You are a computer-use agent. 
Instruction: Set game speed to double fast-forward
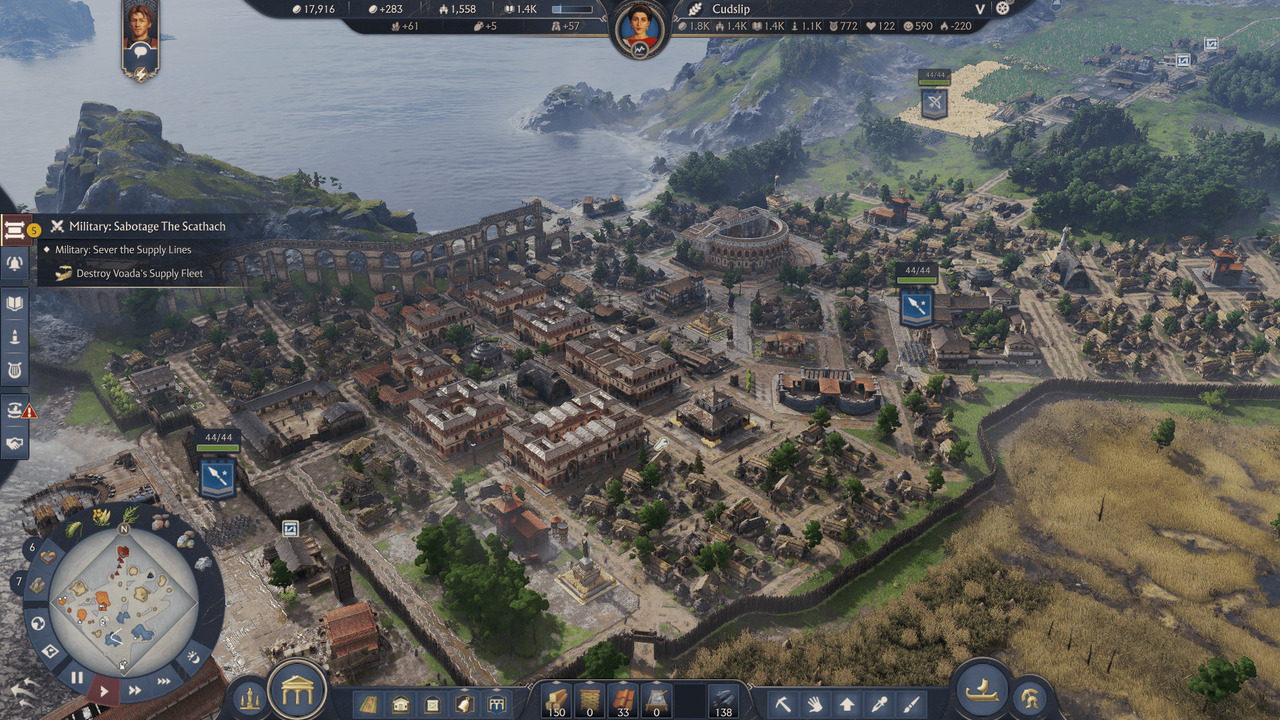134,690
